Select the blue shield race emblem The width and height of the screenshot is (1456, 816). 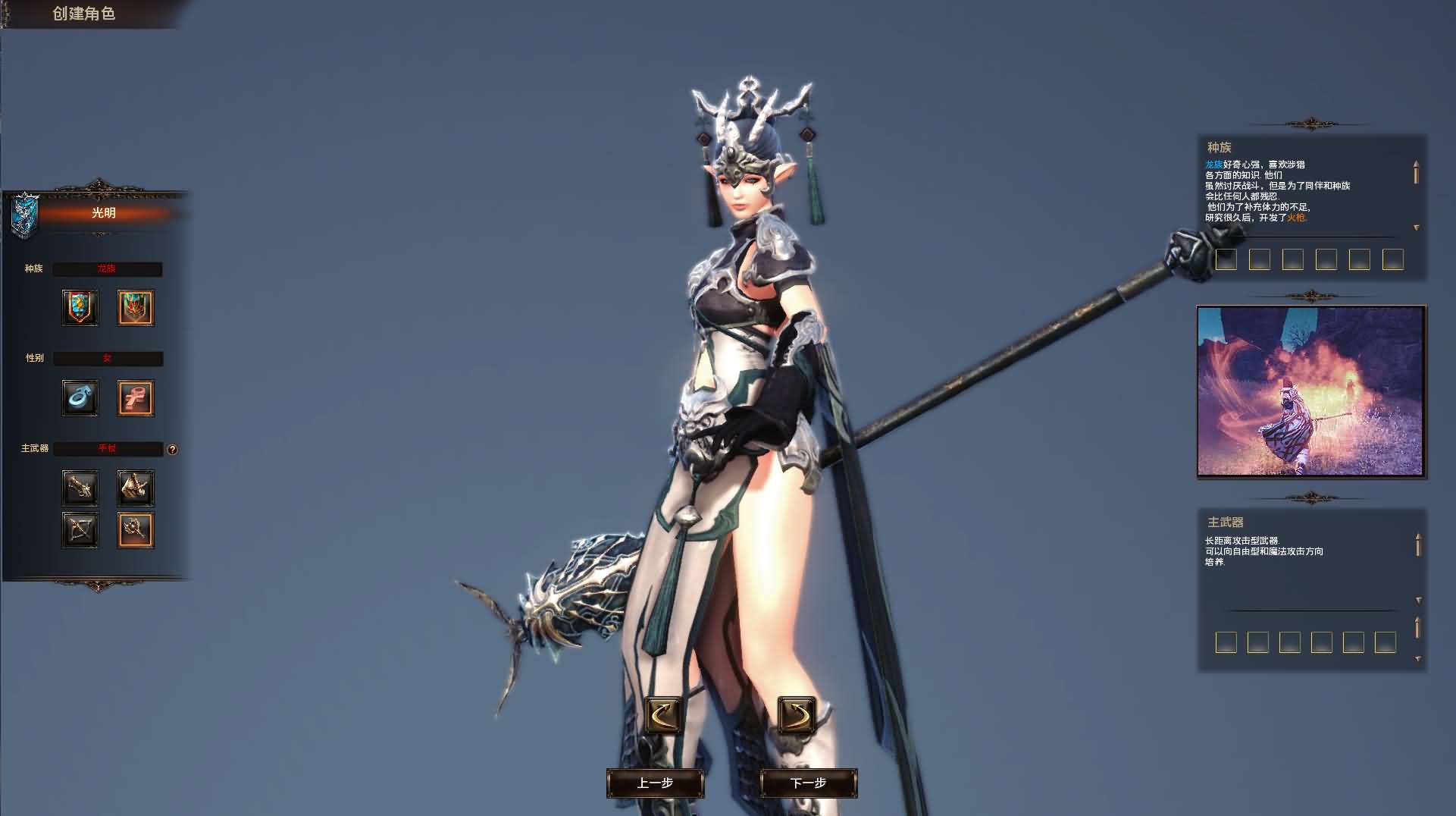point(80,307)
